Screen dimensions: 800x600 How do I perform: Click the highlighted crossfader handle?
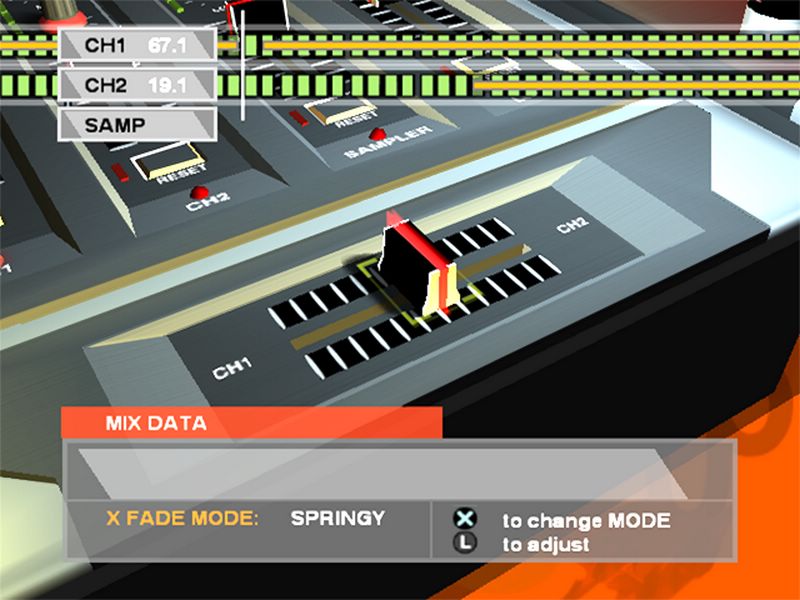[x=418, y=268]
